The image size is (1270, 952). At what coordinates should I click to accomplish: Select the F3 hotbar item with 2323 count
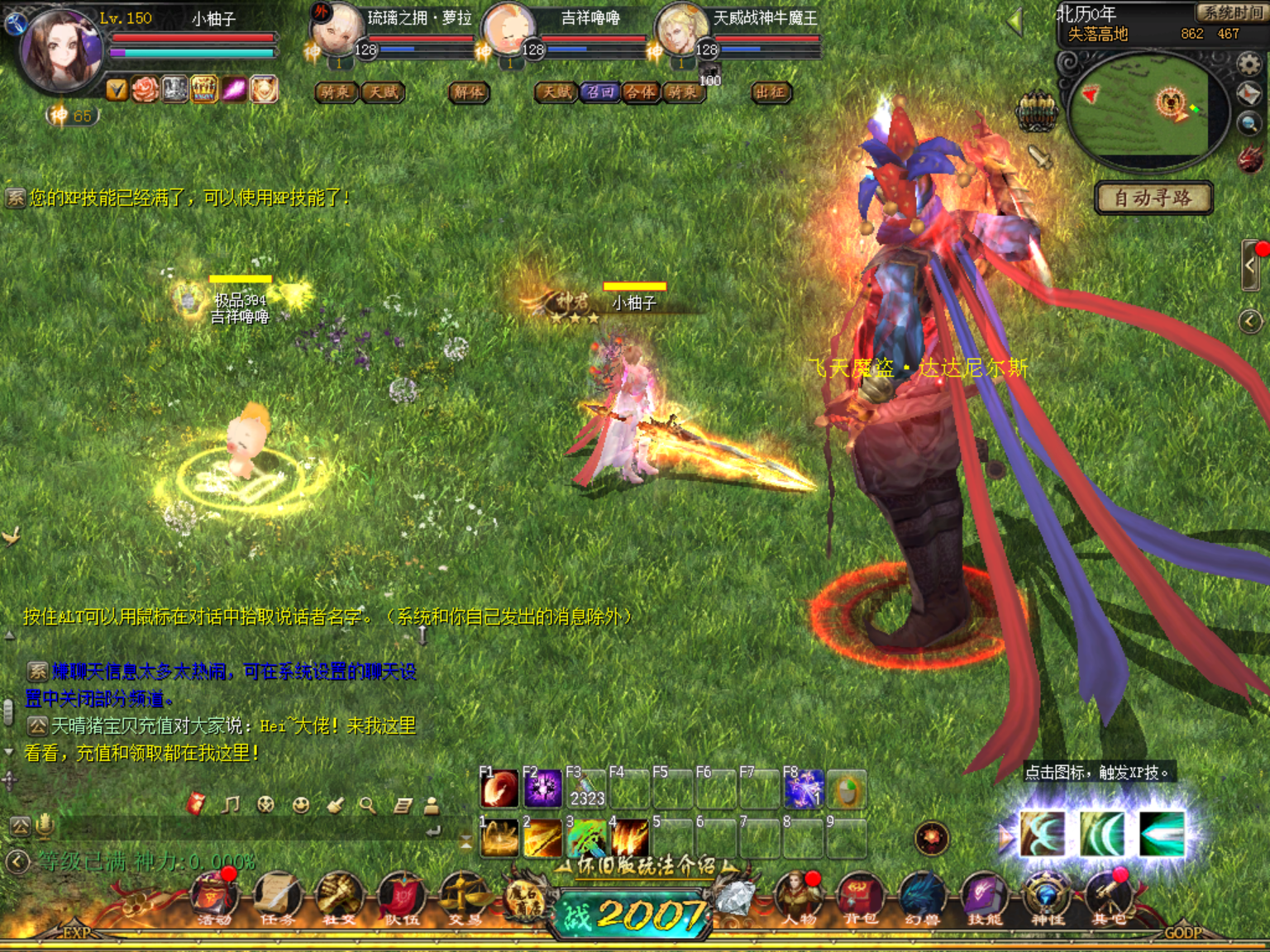pos(585,790)
